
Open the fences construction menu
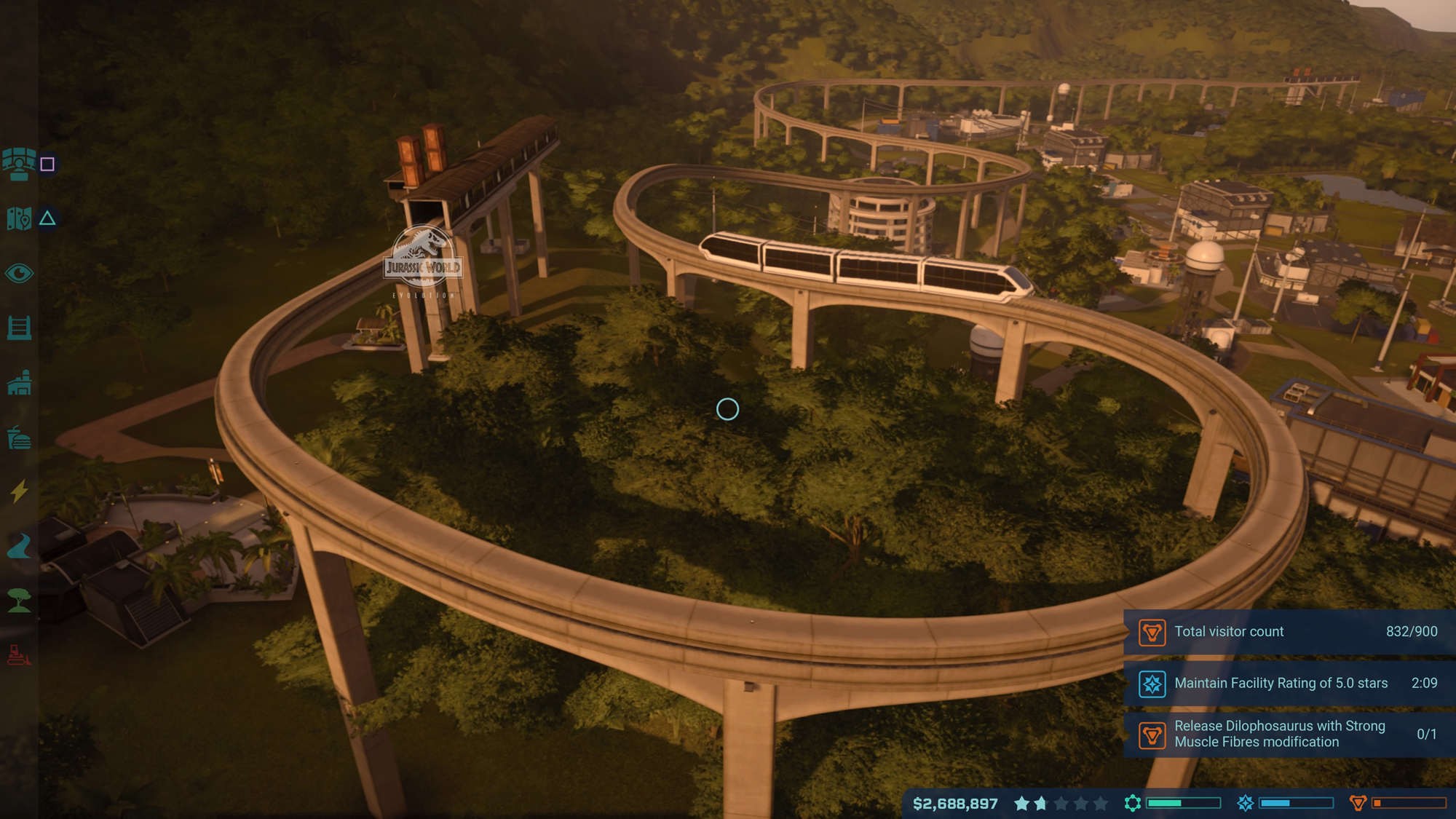tap(20, 328)
